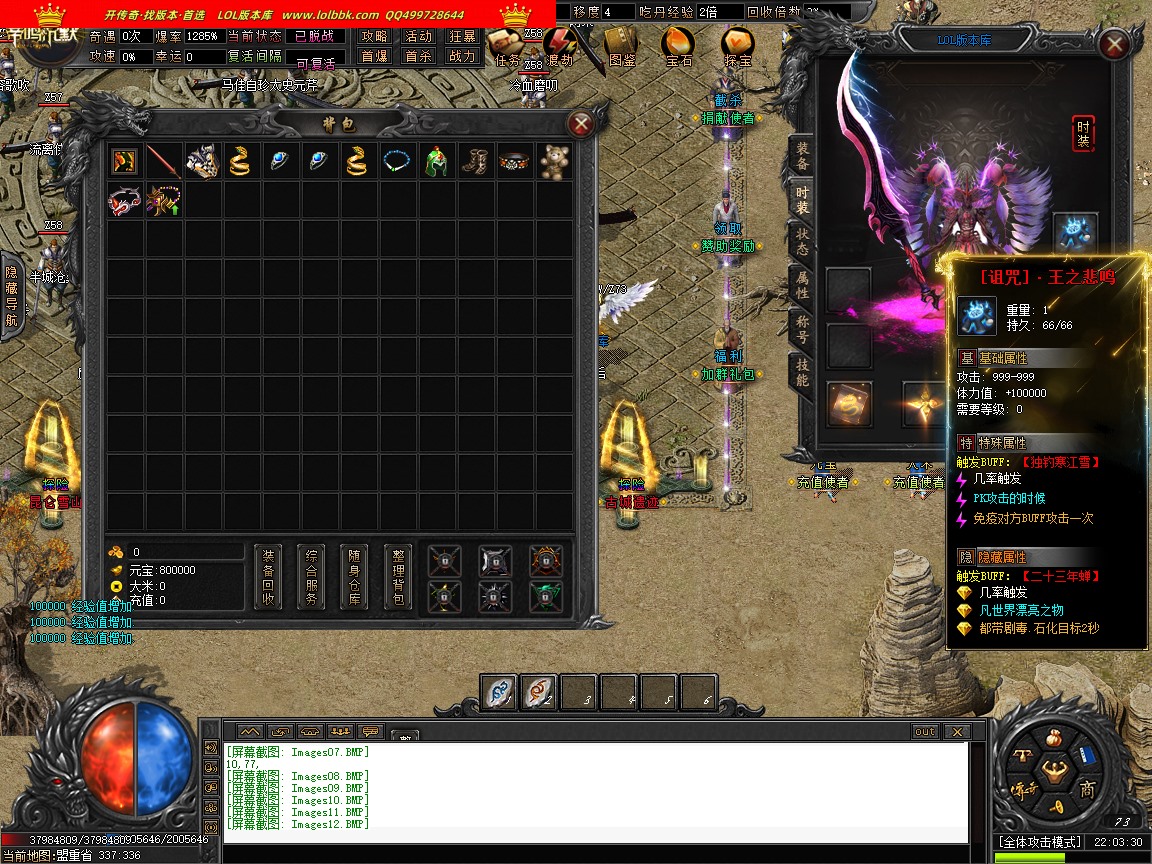Select the brown boots inventory slot

476,161
